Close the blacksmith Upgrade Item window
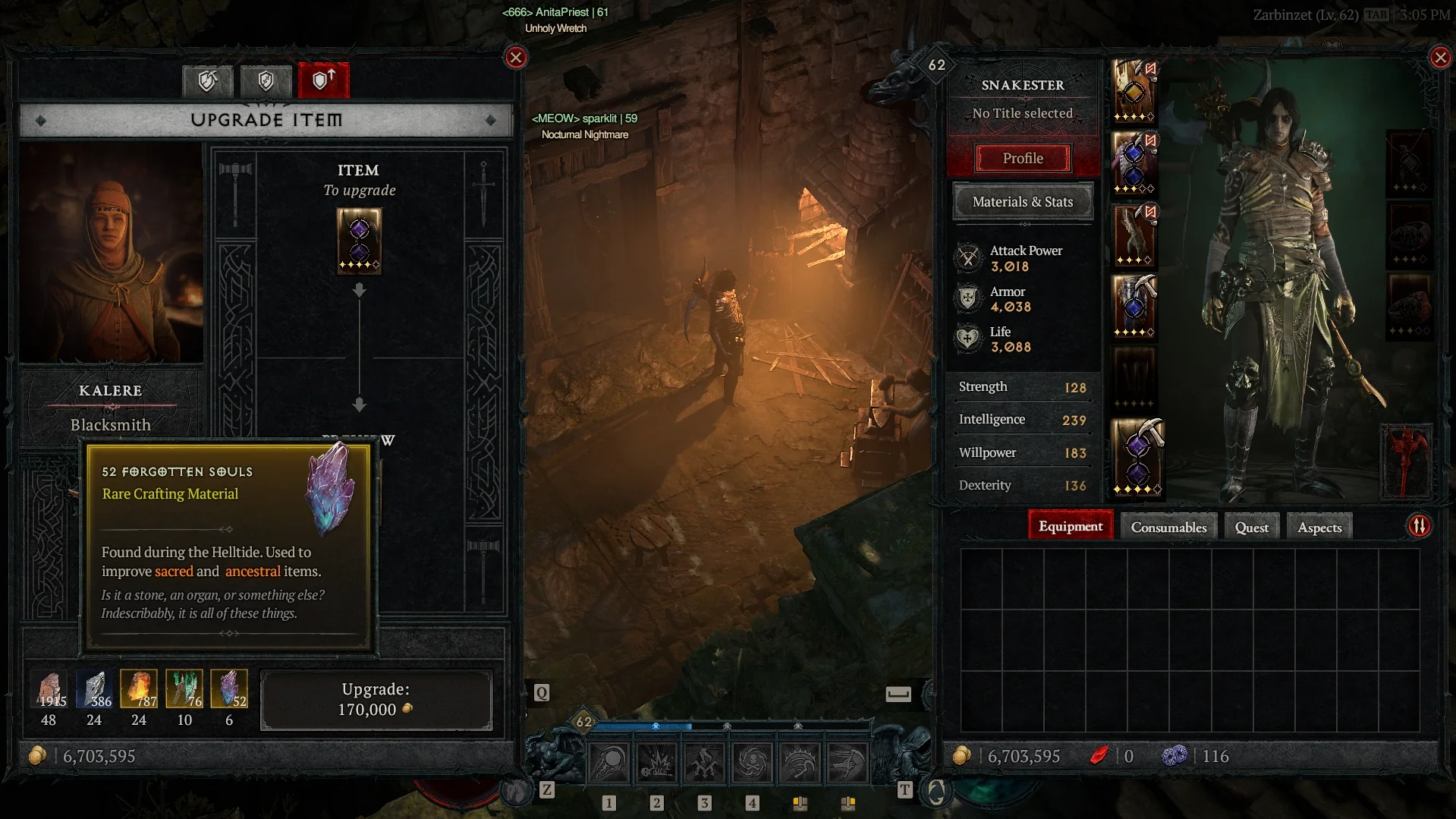Viewport: 1456px width, 819px height. (516, 58)
